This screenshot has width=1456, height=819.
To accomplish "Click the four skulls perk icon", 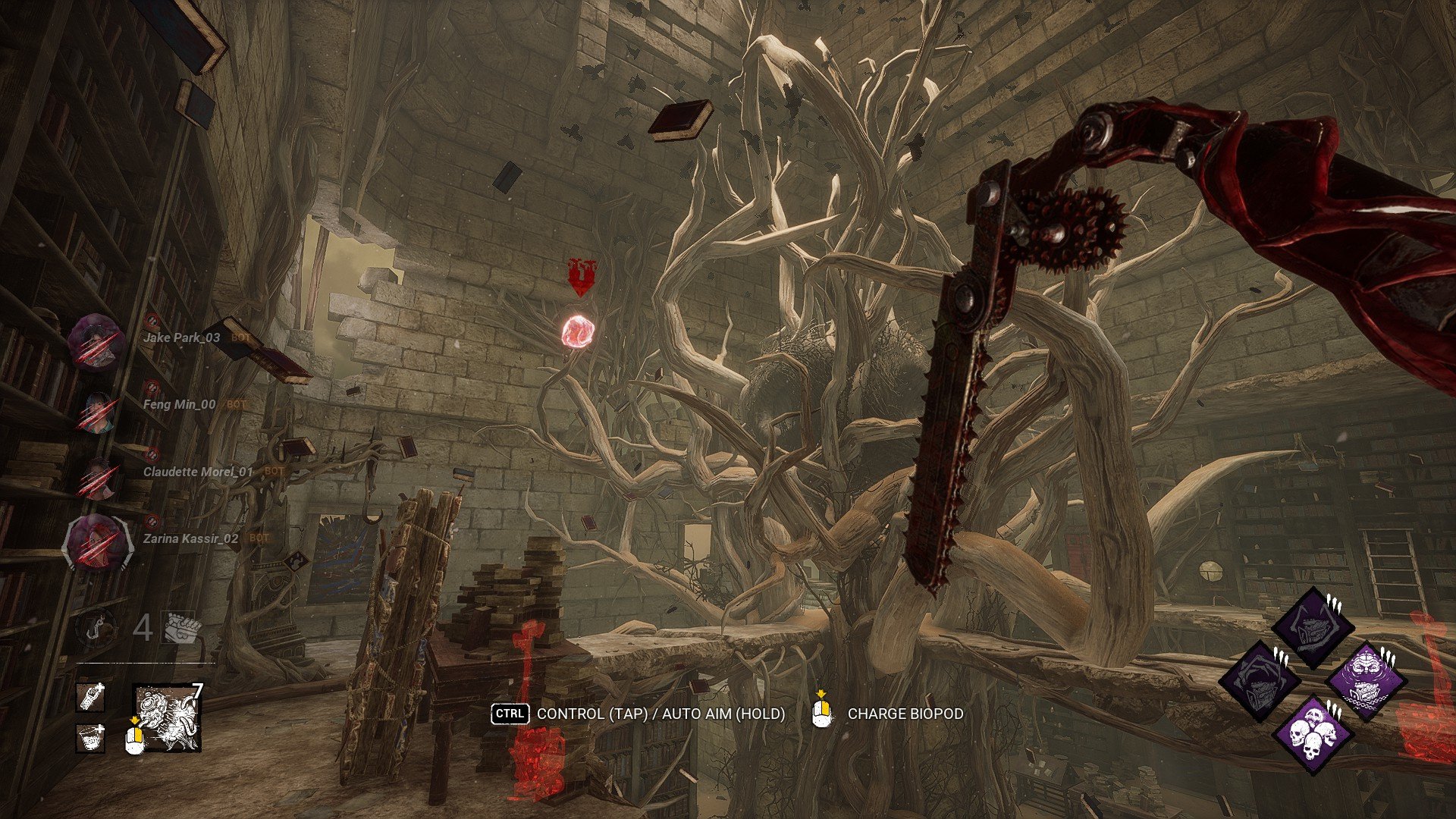I will (x=1313, y=735).
